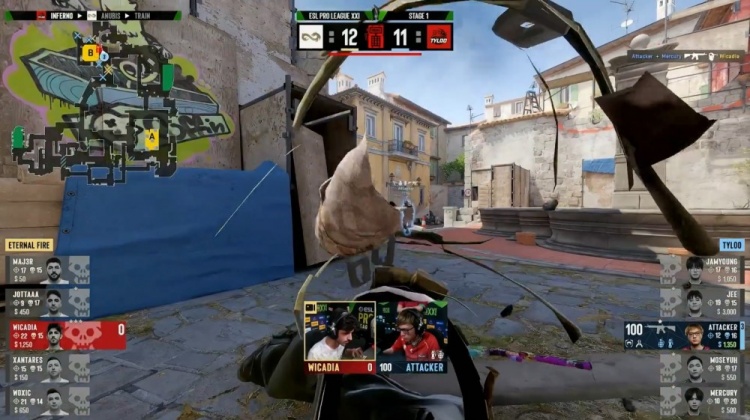Click the yellow B bombsite marker on minimap
Image resolution: width=750 pixels, height=420 pixels.
tap(91, 52)
